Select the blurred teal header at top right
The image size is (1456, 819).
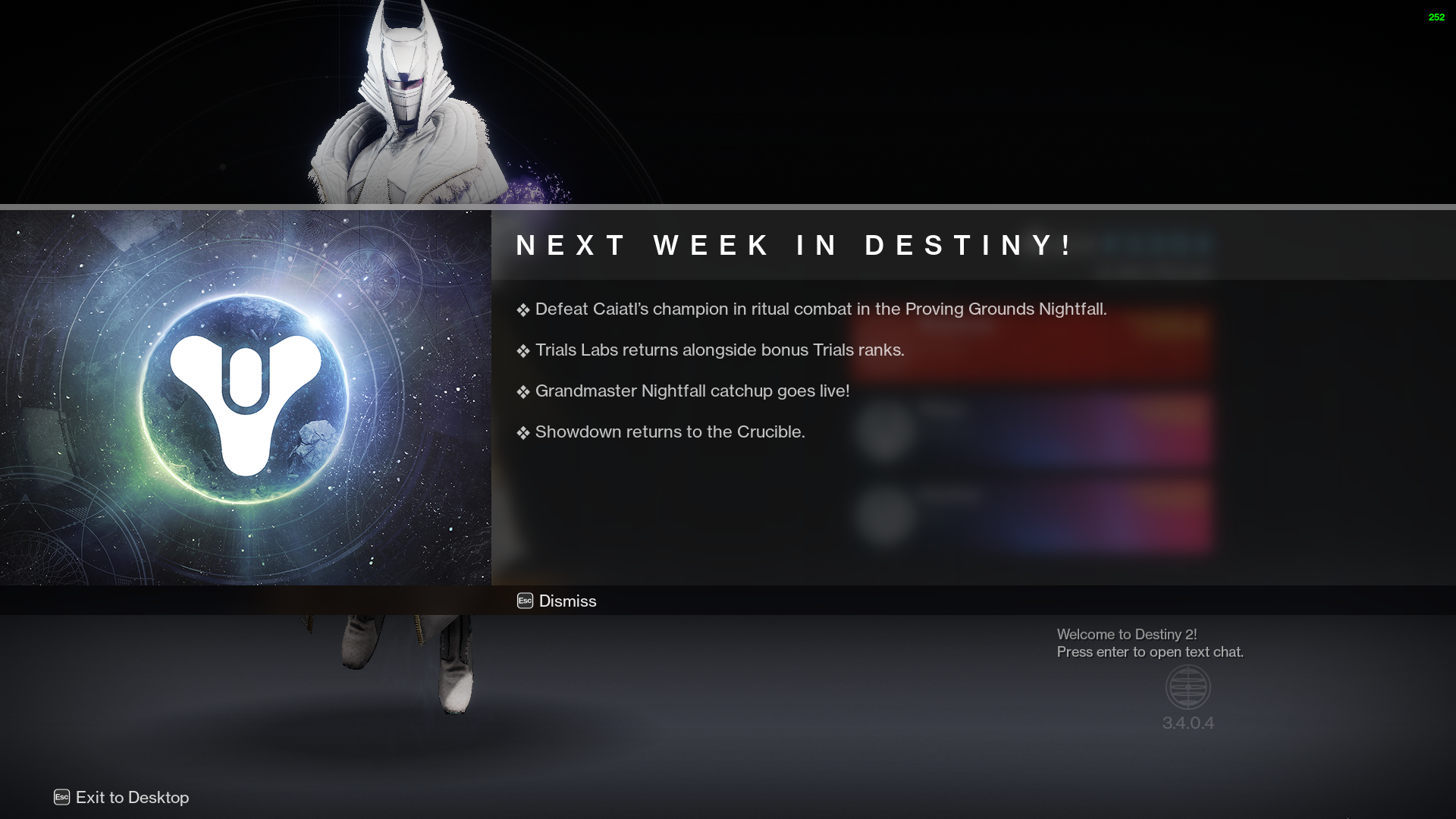(1153, 243)
